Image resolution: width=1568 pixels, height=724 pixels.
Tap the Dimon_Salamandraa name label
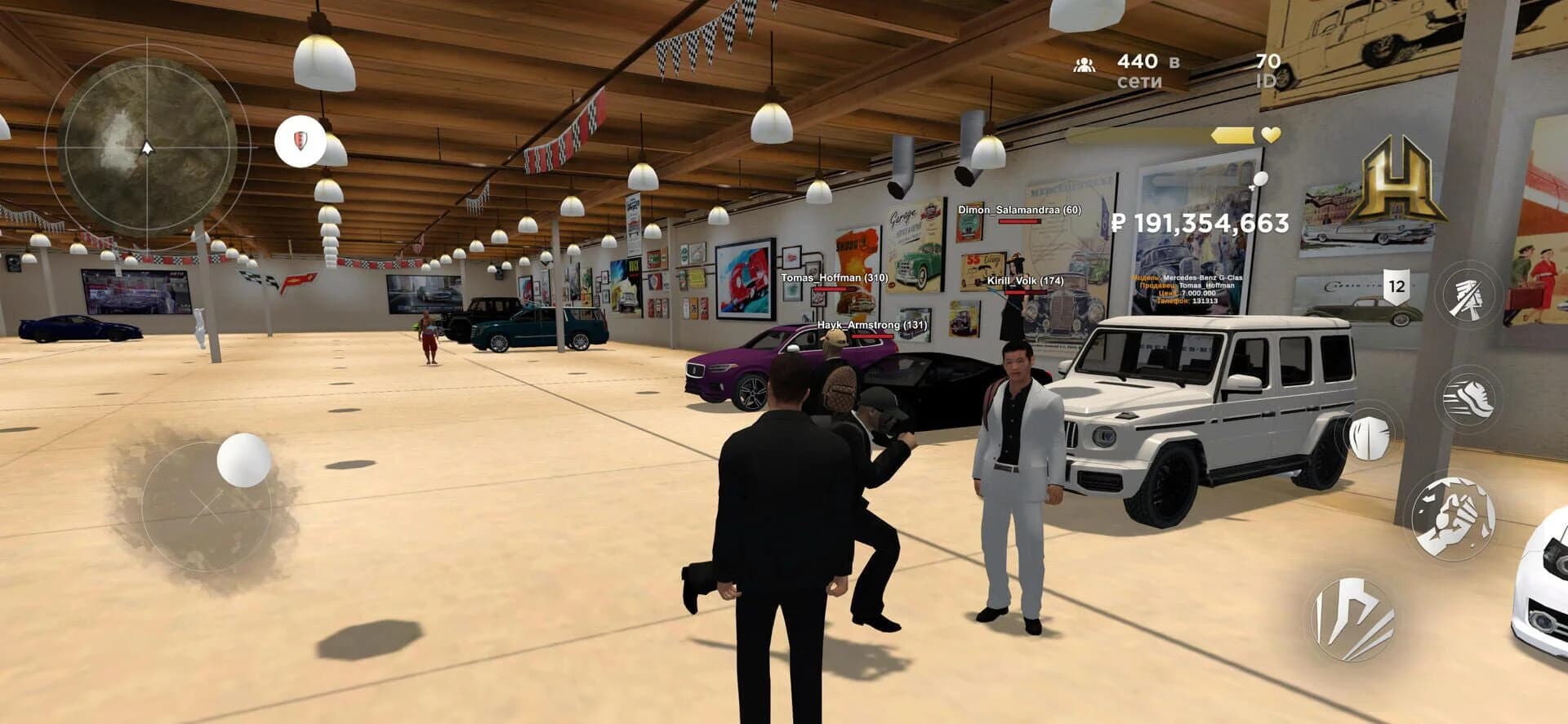pos(1018,211)
